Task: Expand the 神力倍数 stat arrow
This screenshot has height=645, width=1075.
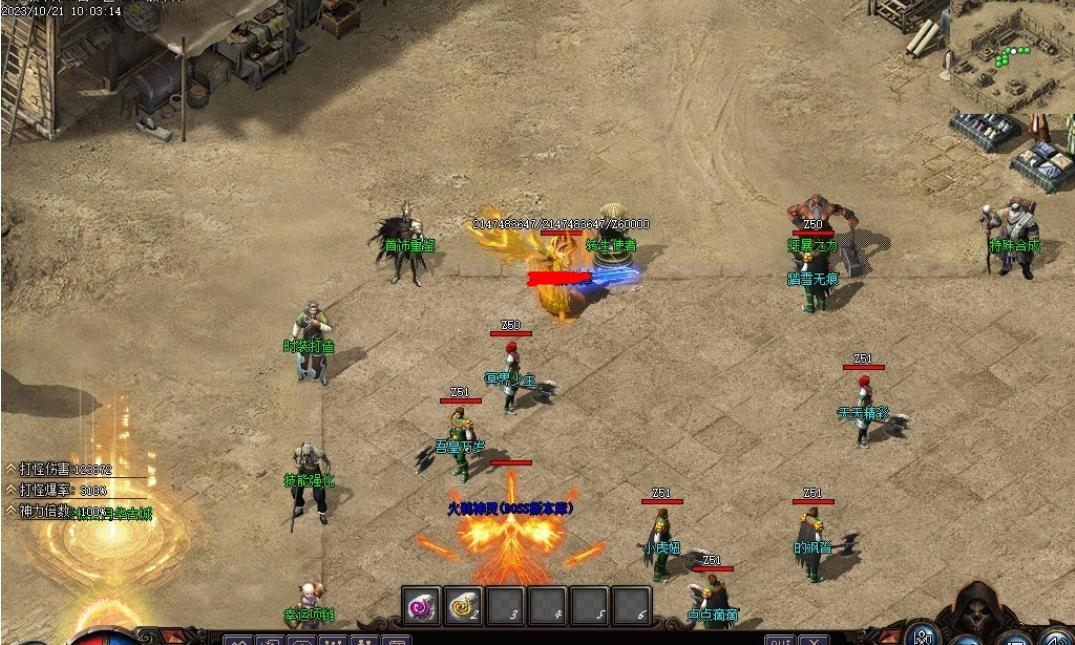Action: click(11, 510)
